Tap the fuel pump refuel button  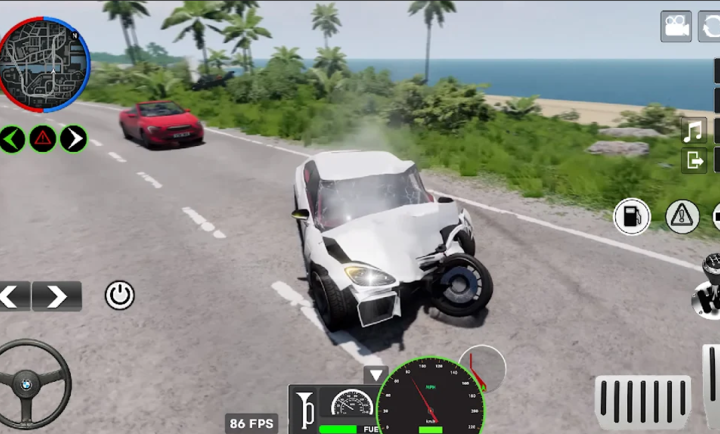pos(632,216)
